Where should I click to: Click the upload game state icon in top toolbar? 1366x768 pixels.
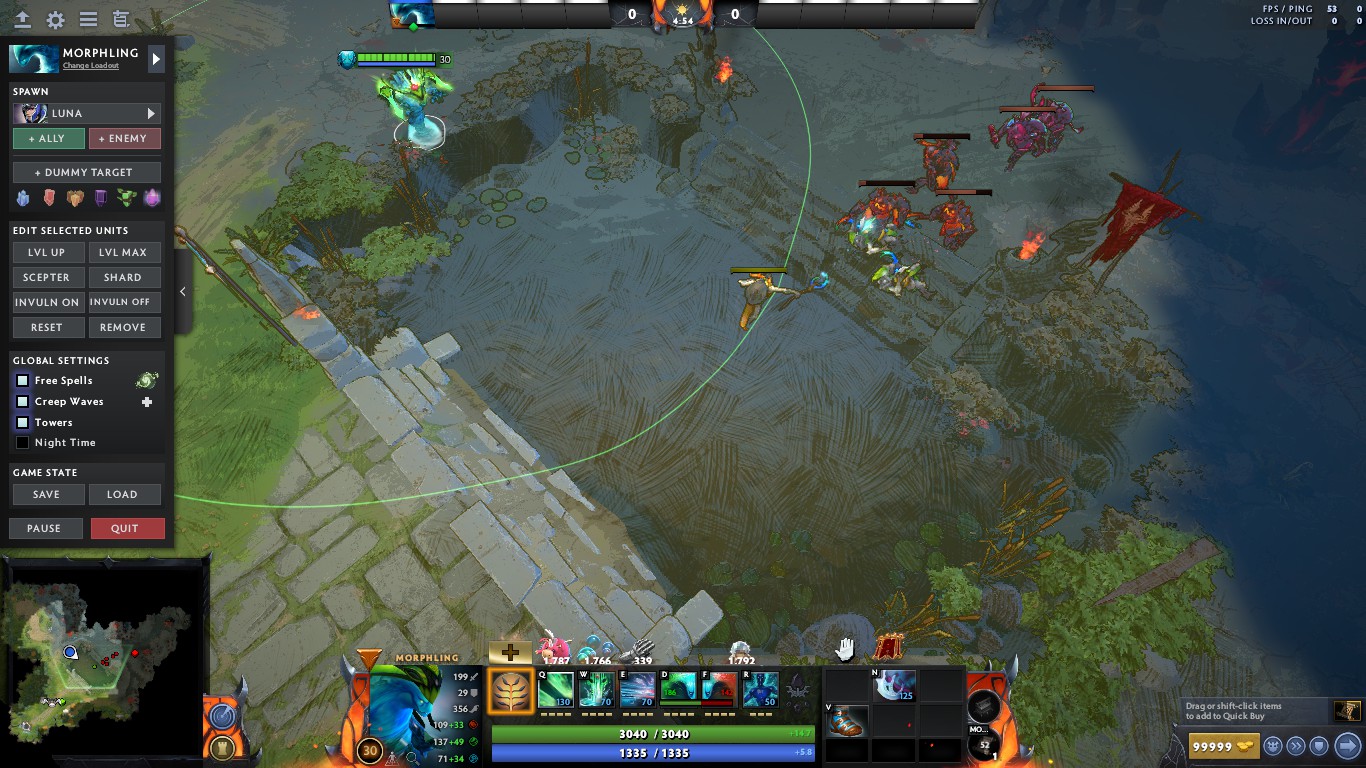tap(21, 18)
